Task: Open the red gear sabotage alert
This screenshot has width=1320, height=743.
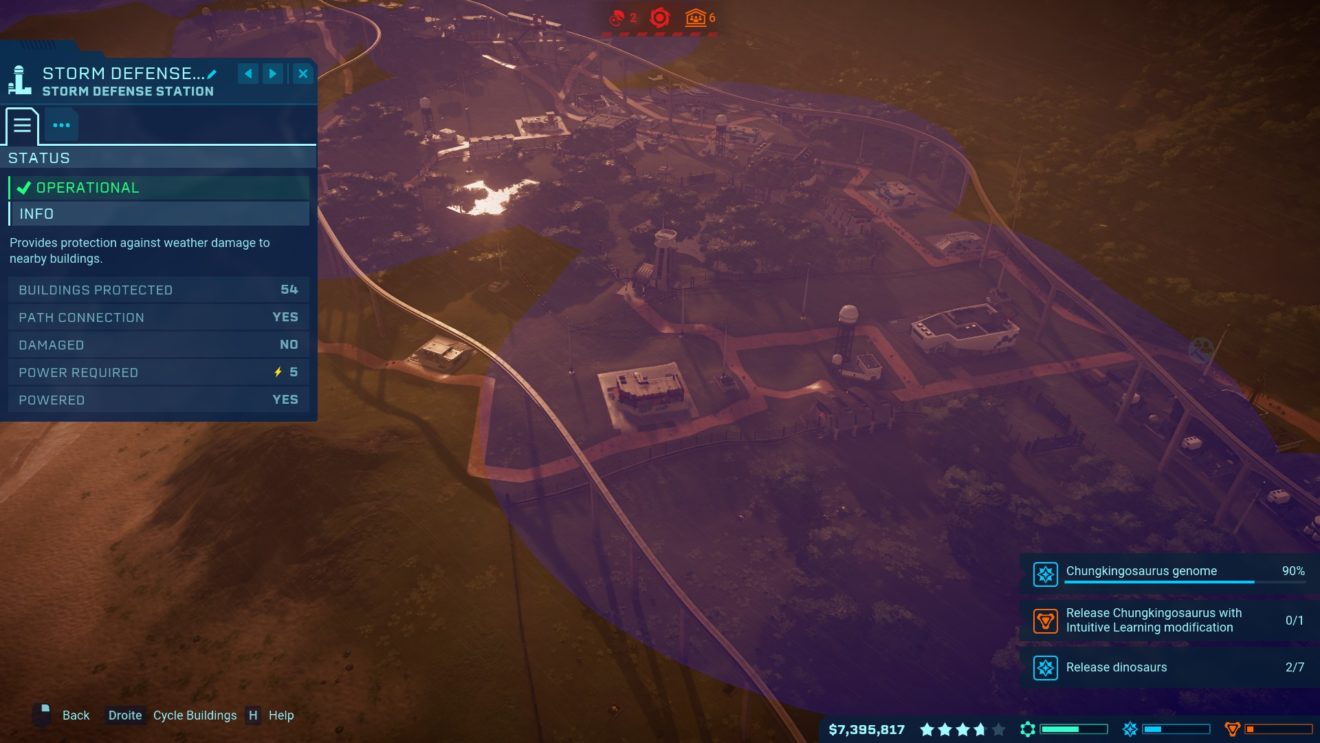Action: [x=659, y=17]
